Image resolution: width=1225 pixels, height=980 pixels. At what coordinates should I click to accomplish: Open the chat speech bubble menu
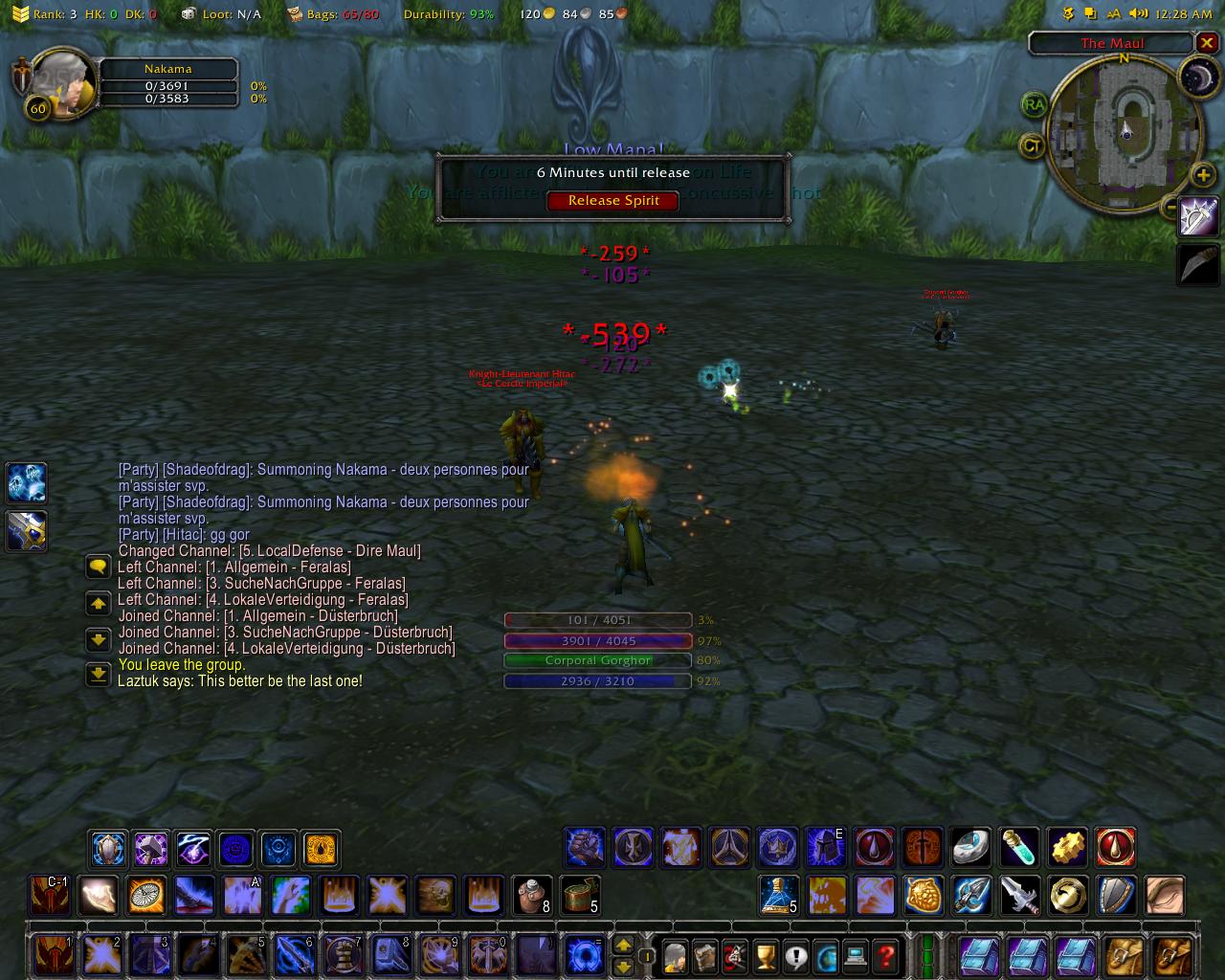tap(98, 567)
